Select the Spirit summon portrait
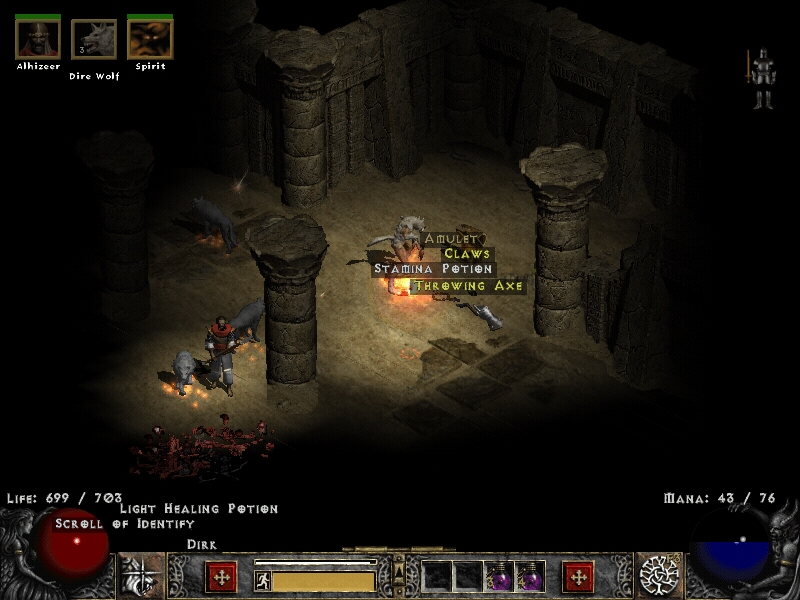 click(150, 39)
